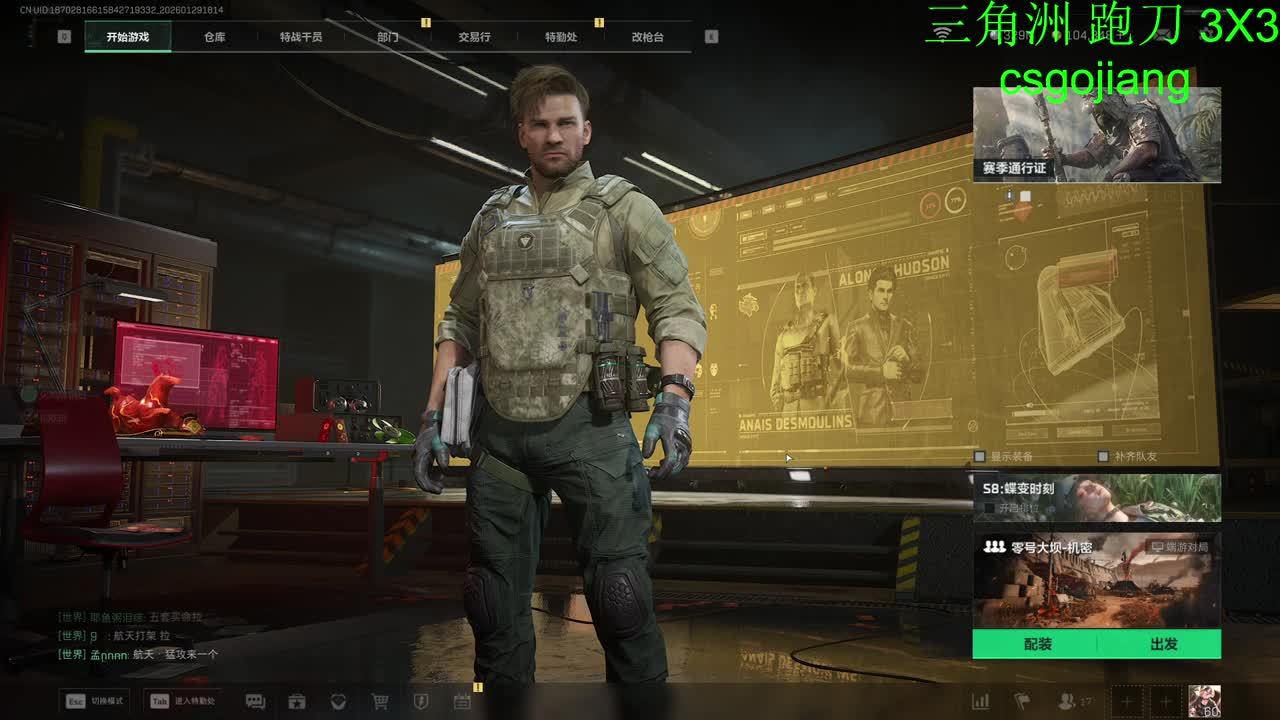The width and height of the screenshot is (1280, 720).
Task: Enable the 补齐队友 fill-teammates checkbox
Action: (x=1103, y=457)
